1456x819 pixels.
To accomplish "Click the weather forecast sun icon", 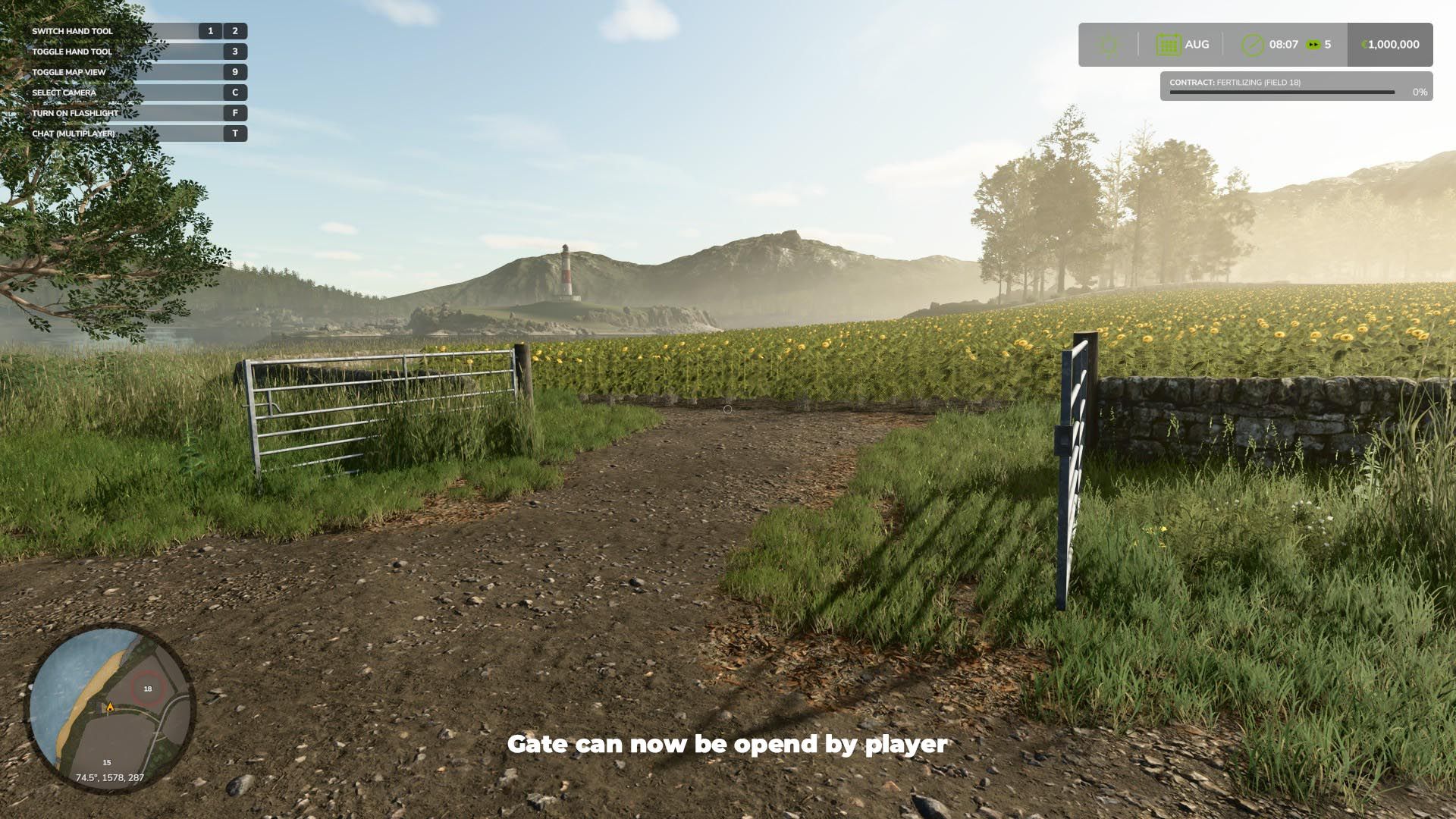I will point(1108,44).
